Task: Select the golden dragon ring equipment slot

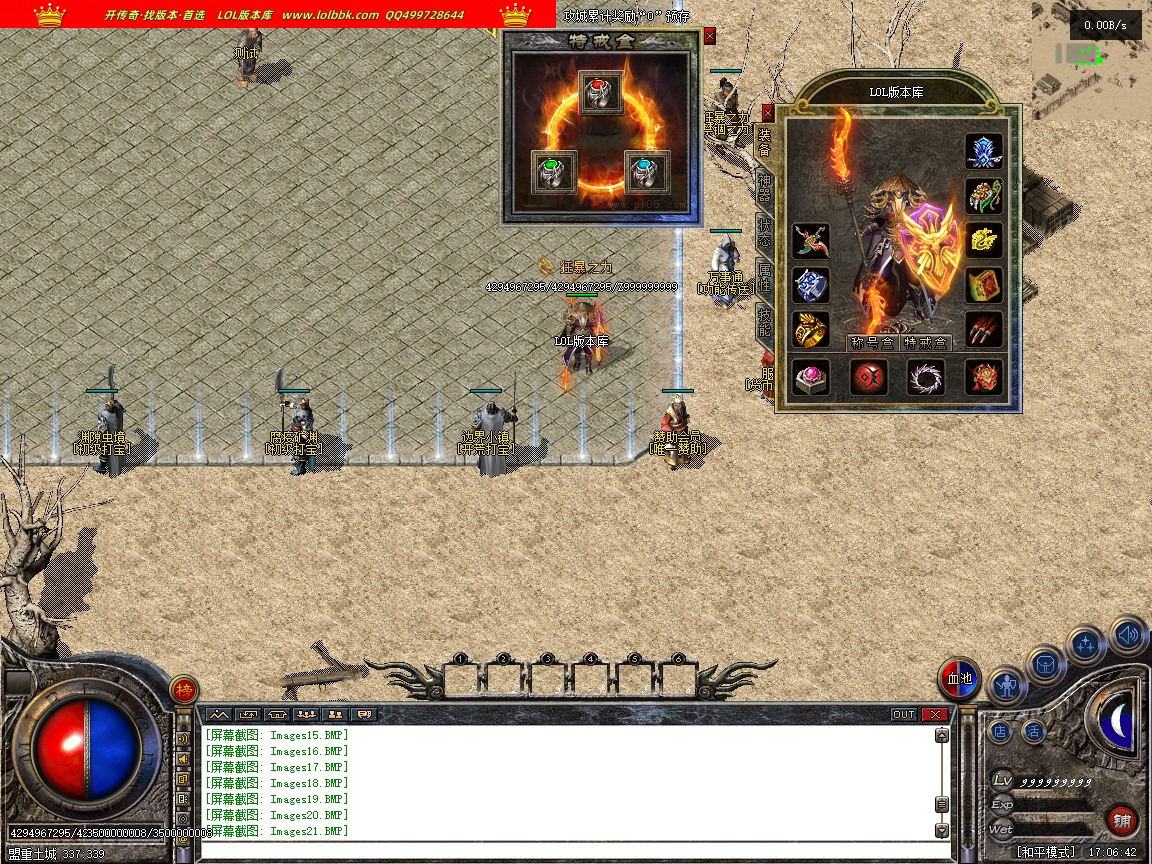Action: [x=811, y=329]
